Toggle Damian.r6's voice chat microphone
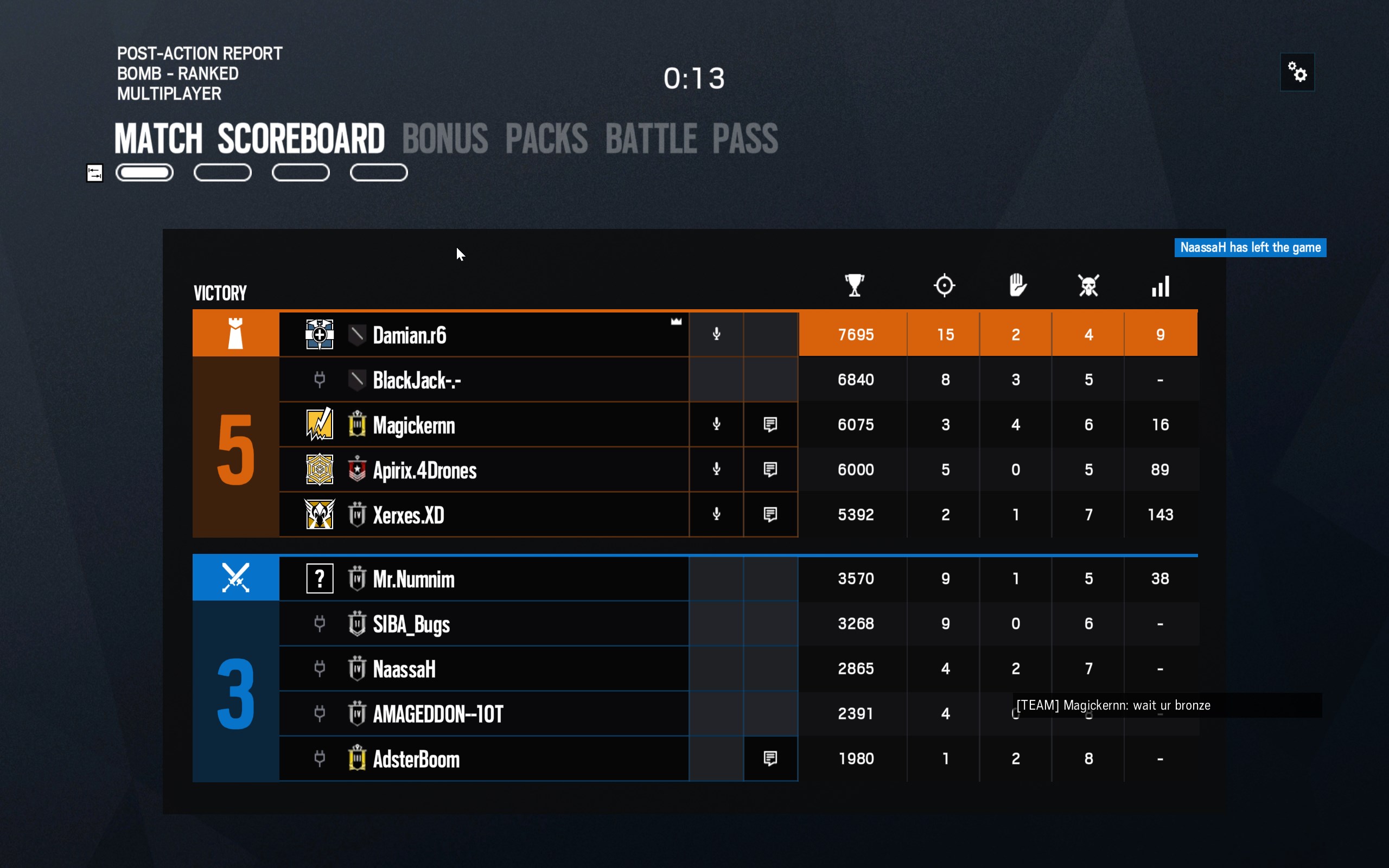Image resolution: width=1389 pixels, height=868 pixels. coord(716,334)
